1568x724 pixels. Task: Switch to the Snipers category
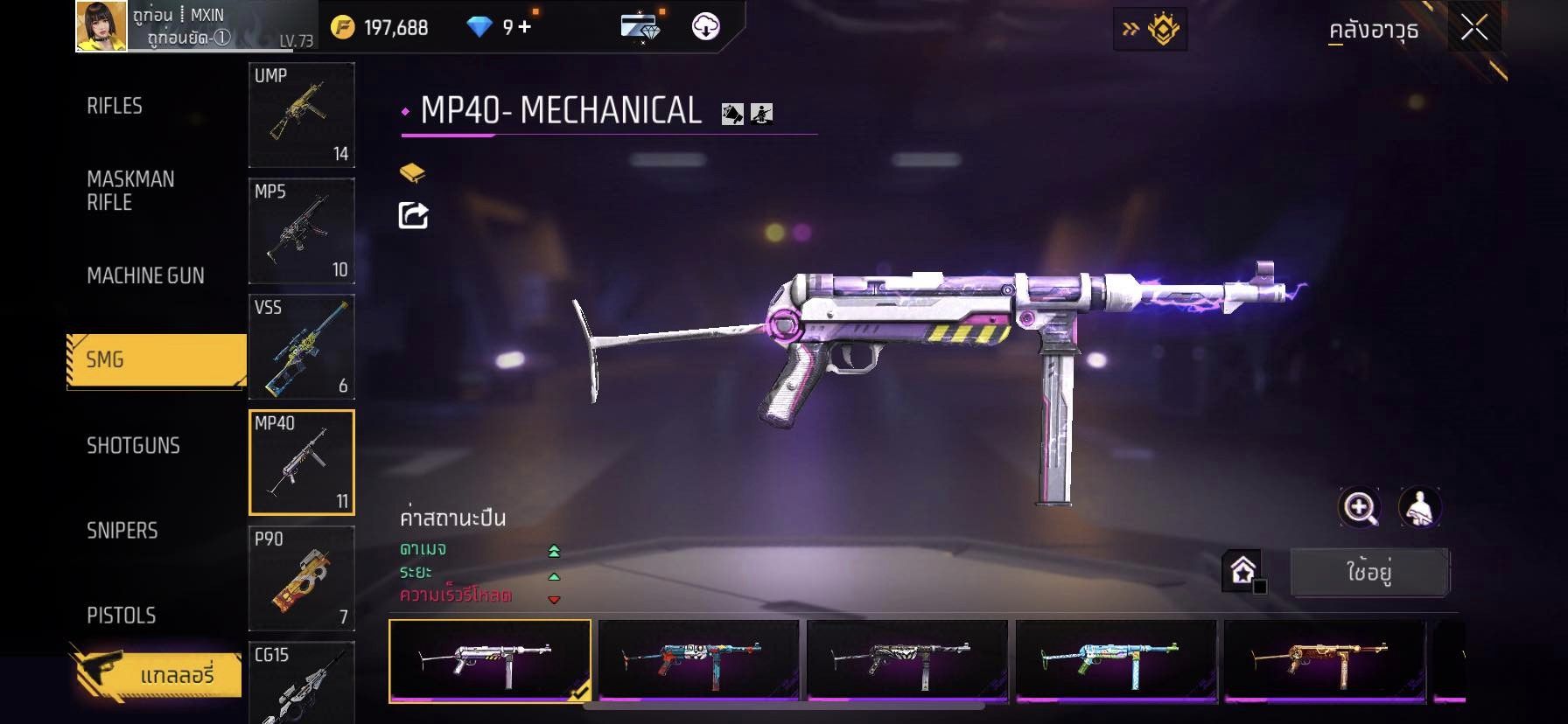click(x=122, y=530)
